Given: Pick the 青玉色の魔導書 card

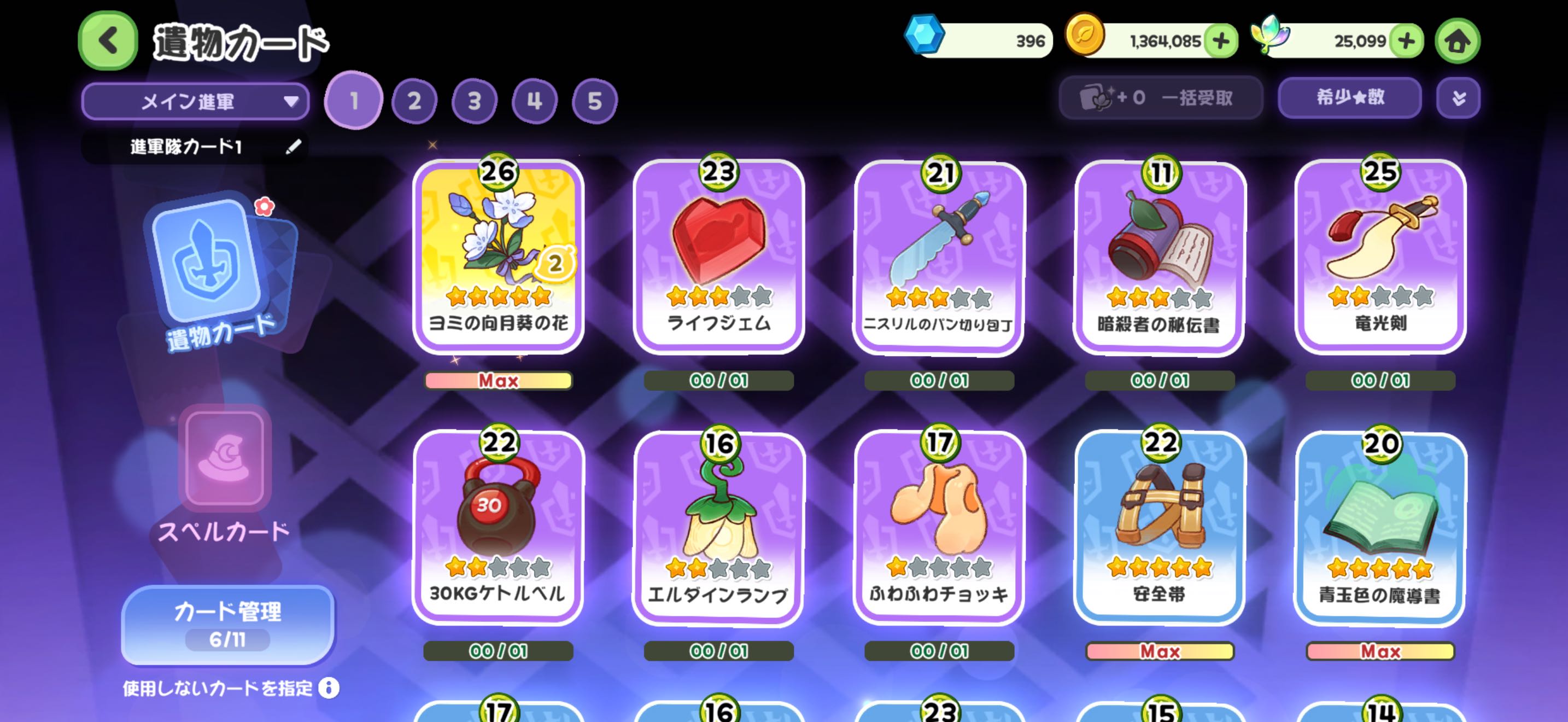Looking at the screenshot, I should 1380,527.
